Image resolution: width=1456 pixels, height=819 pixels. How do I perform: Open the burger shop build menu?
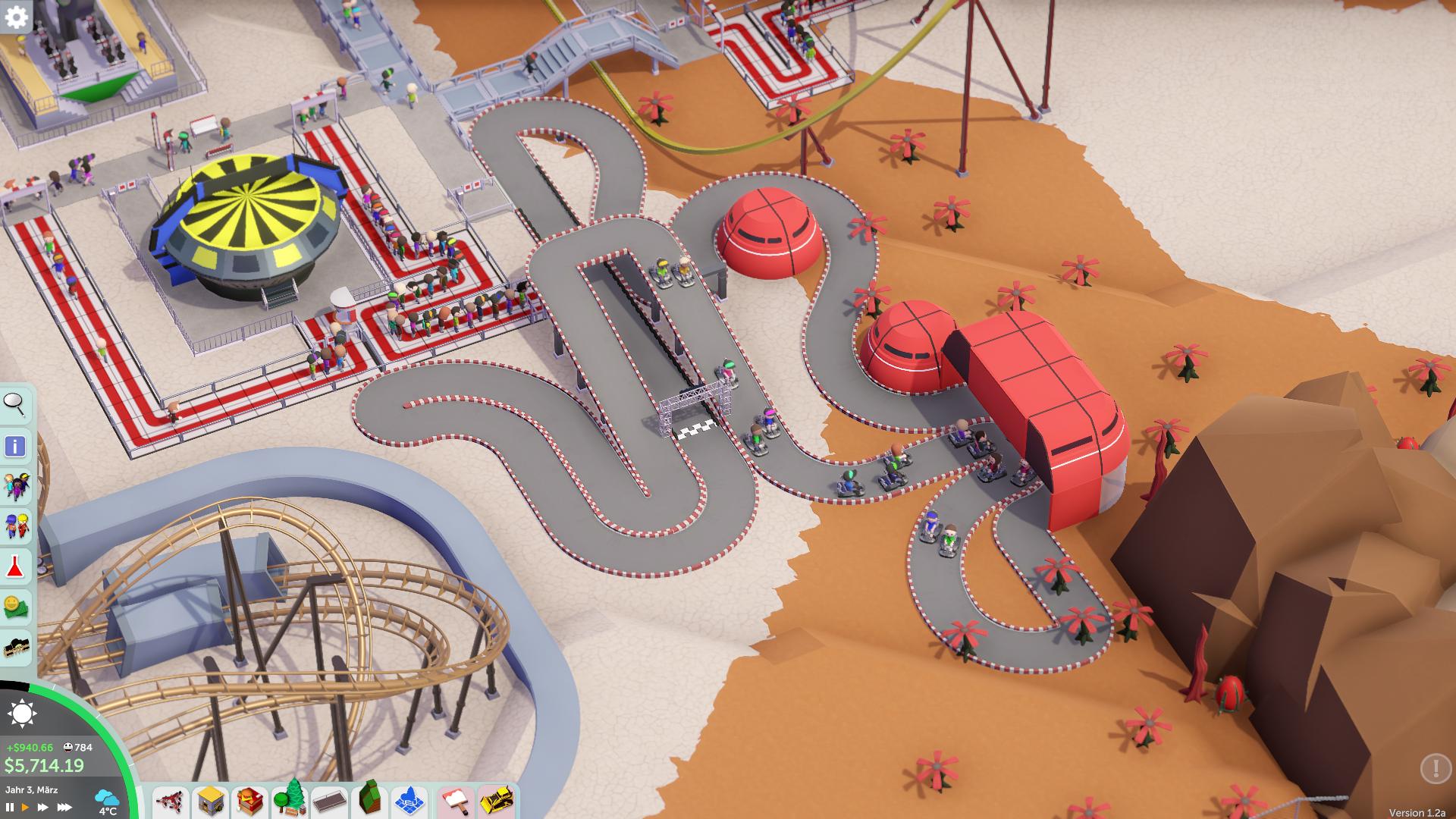[250, 801]
